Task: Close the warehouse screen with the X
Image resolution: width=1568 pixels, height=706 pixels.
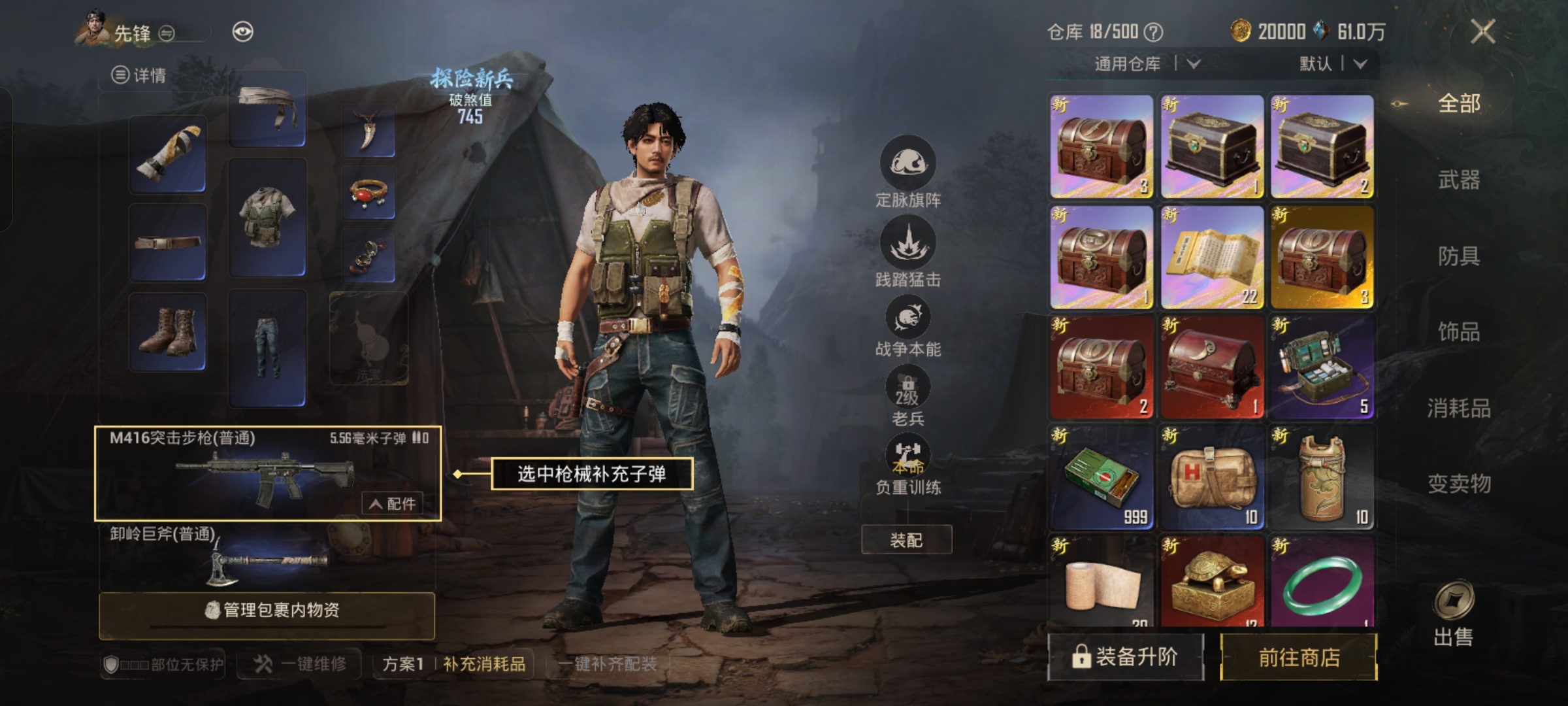Action: (1482, 31)
